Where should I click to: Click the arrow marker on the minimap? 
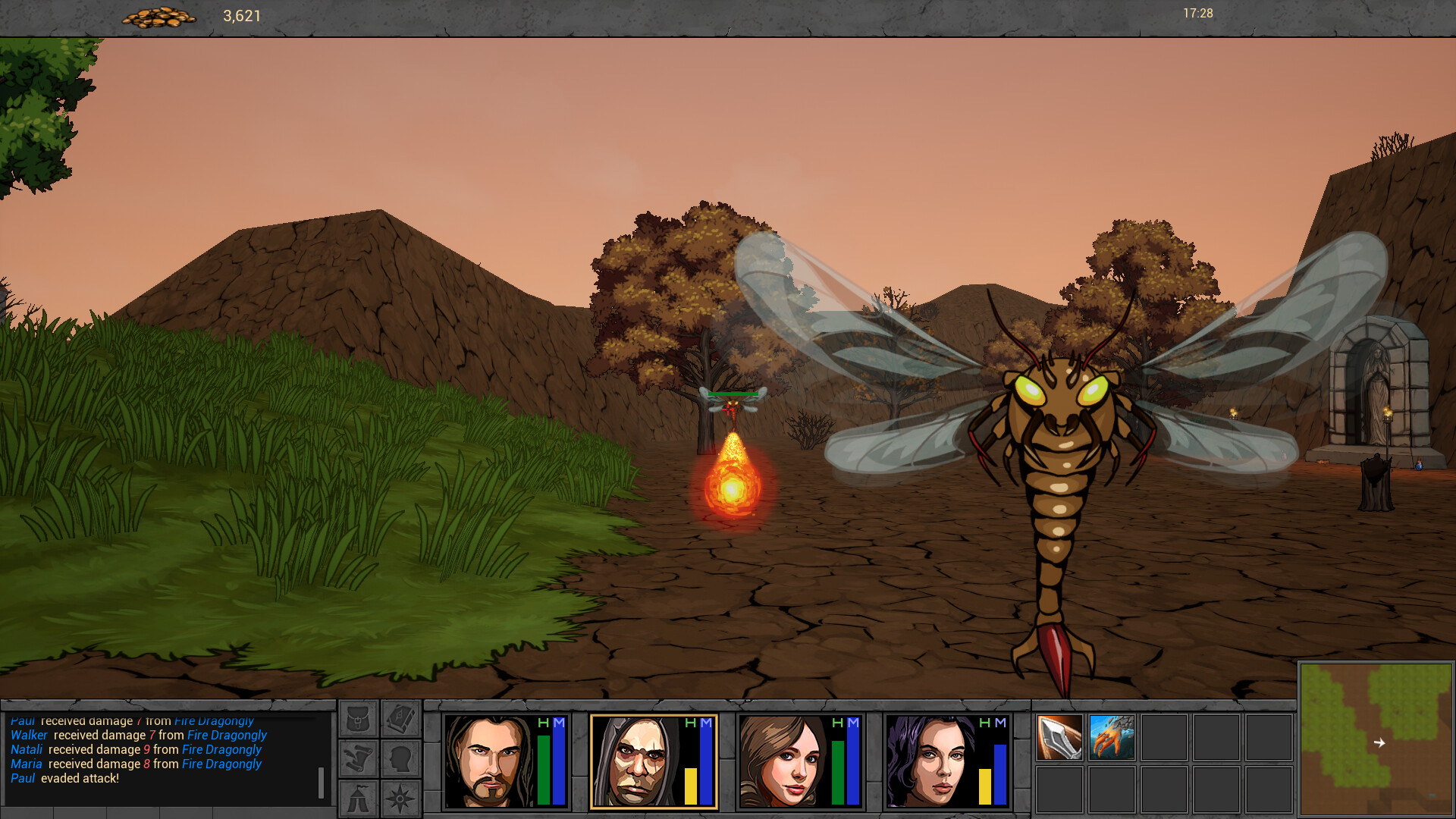pyautogui.click(x=1379, y=742)
